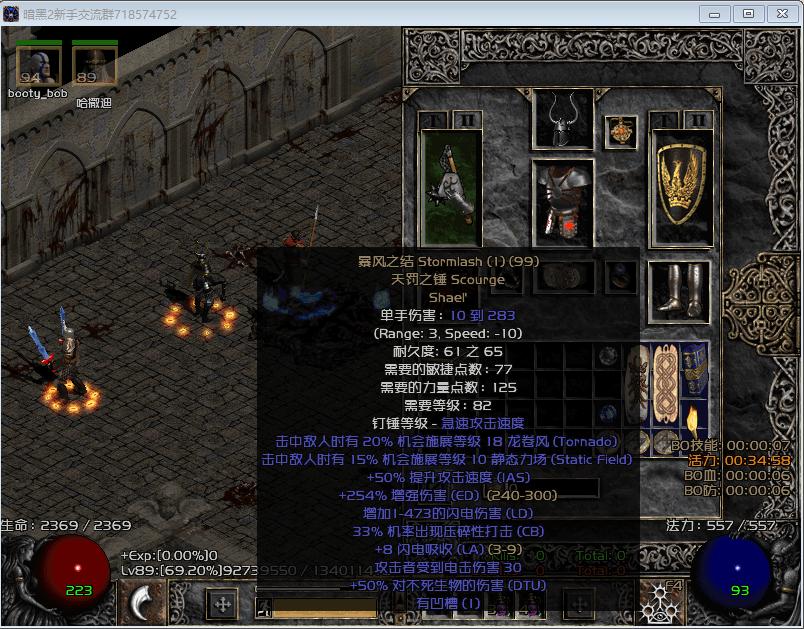Select the Stormlash scourge weapon slot
This screenshot has height=629, width=804.
coord(447,186)
